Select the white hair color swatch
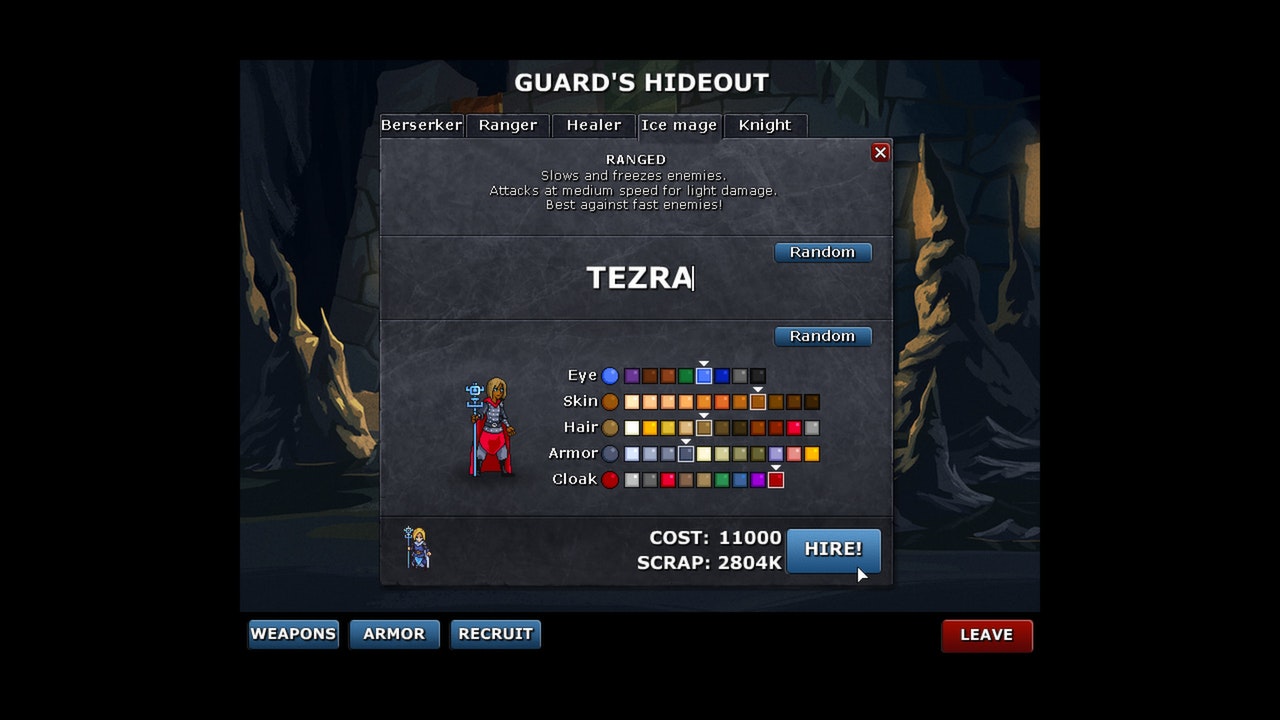This screenshot has width=1280, height=720. pos(632,428)
